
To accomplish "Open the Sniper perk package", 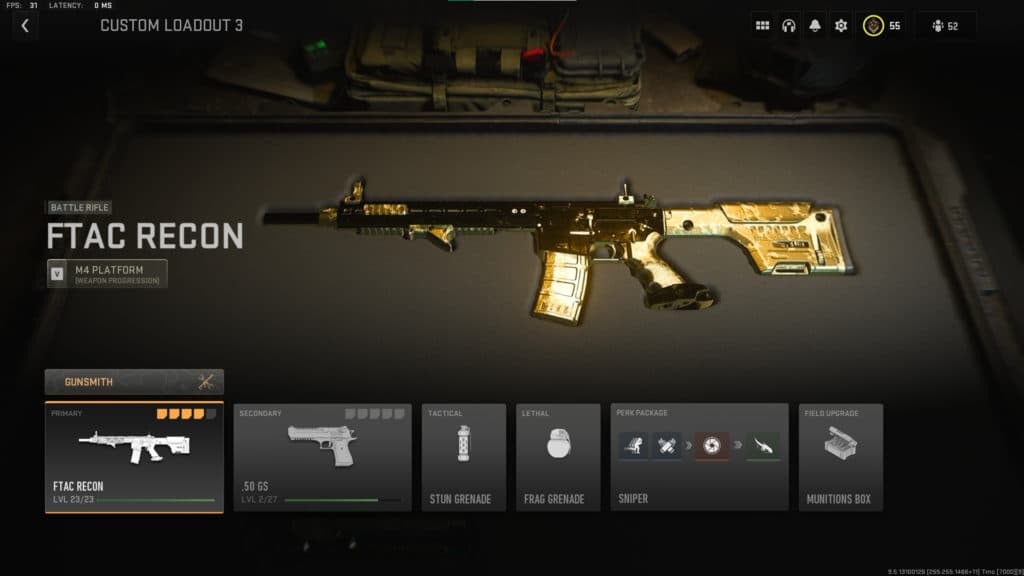I will (x=699, y=457).
